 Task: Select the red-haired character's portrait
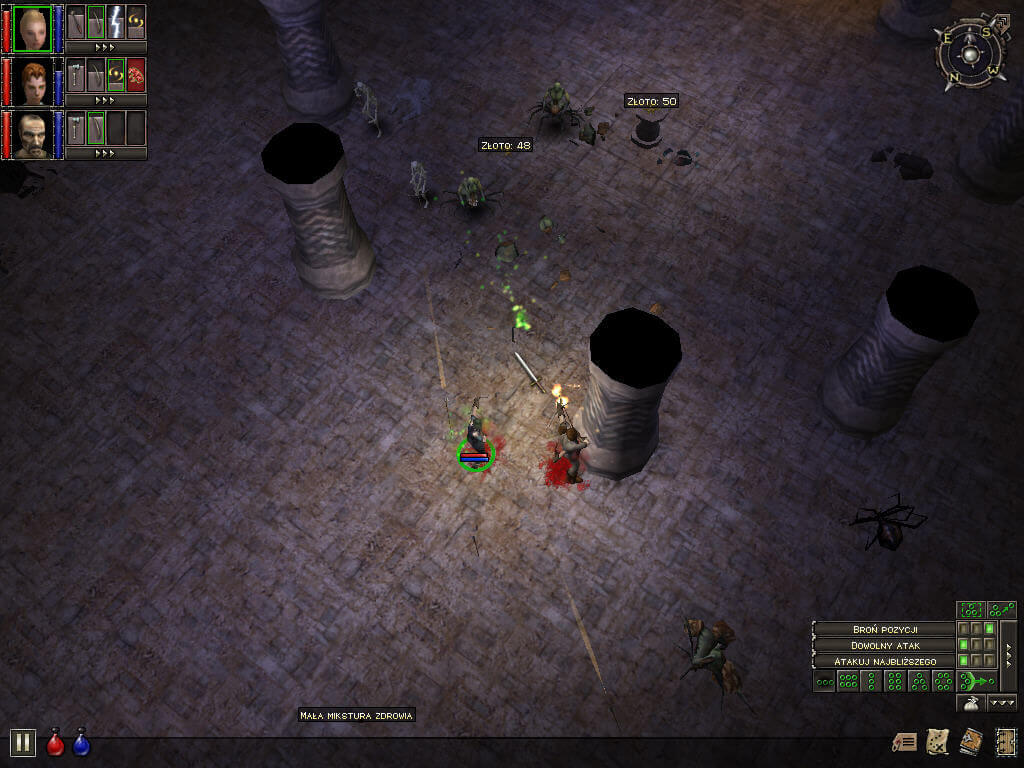click(32, 81)
